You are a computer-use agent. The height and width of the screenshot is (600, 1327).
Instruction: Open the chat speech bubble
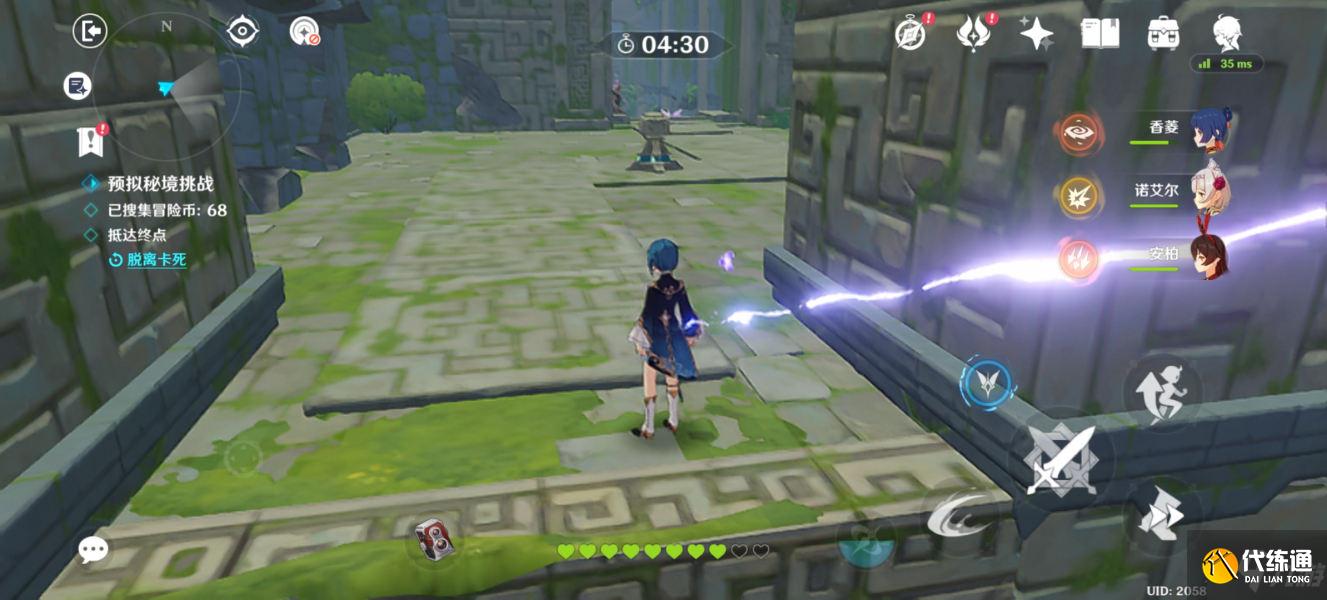click(x=94, y=549)
